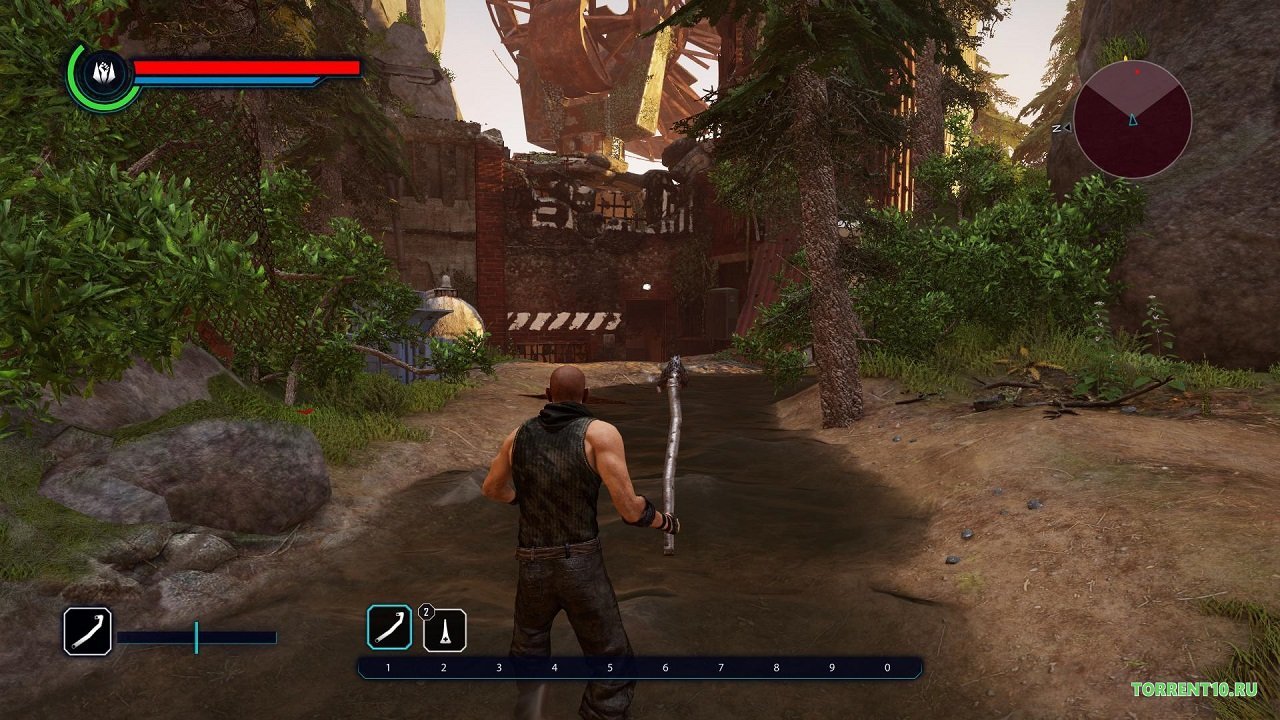The image size is (1280, 720).
Task: Click the cyan player arrow inside the minimap
Action: point(1133,121)
